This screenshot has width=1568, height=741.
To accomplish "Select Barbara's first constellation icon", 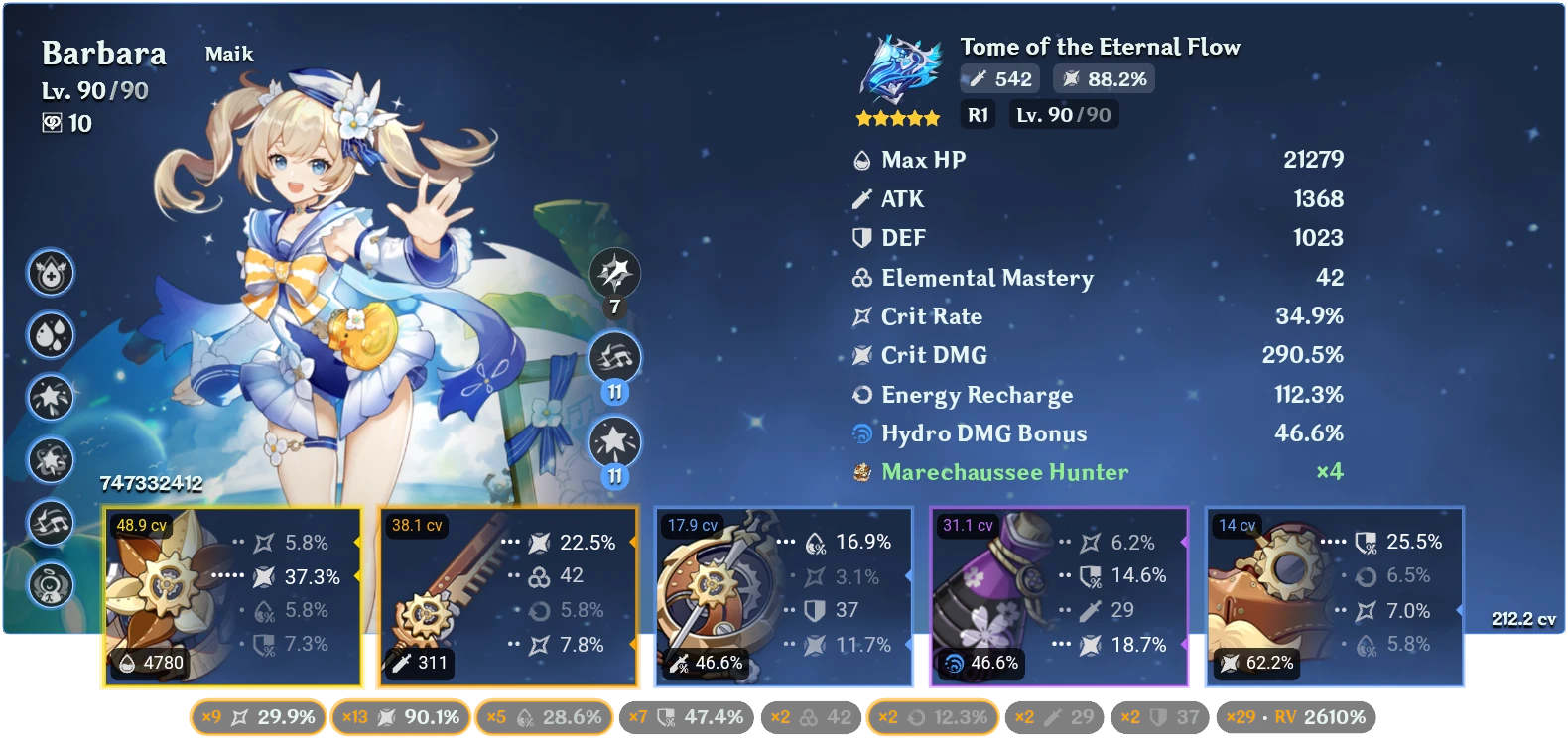I will click(52, 275).
